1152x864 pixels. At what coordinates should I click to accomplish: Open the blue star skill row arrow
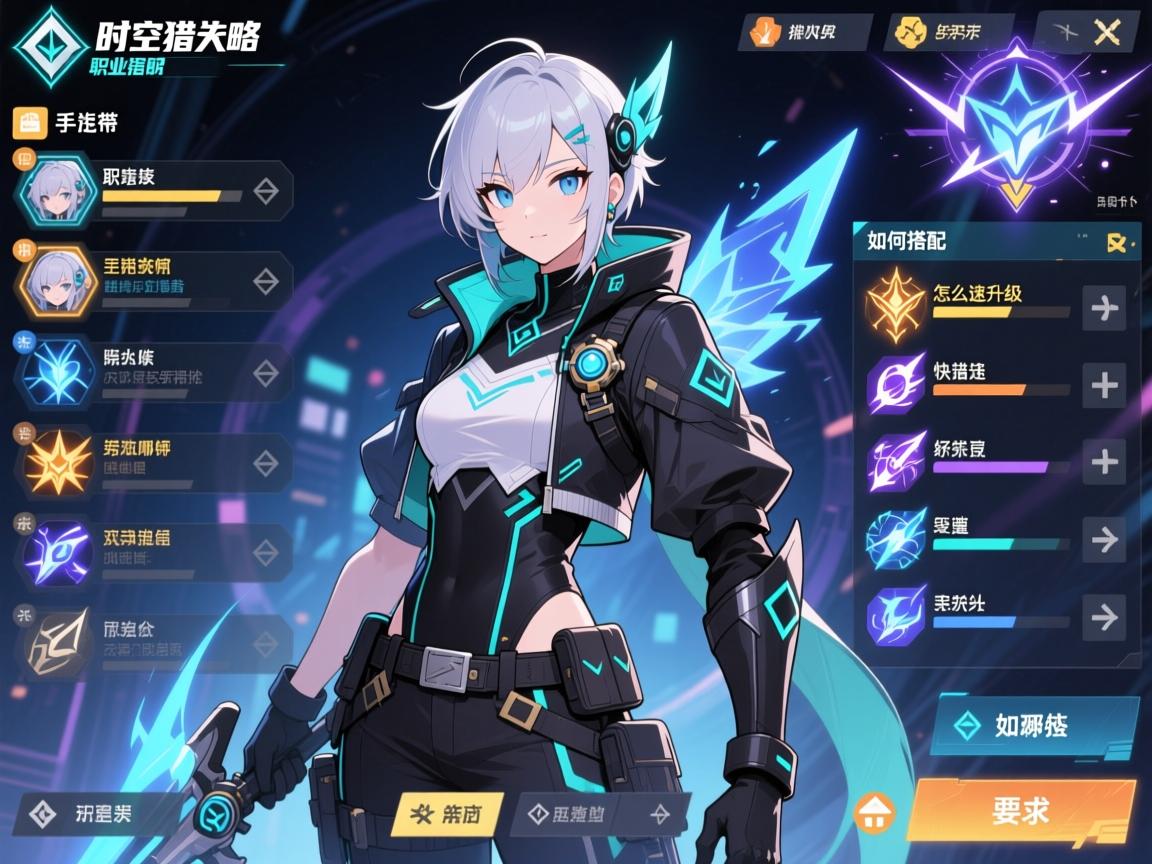pos(1104,617)
